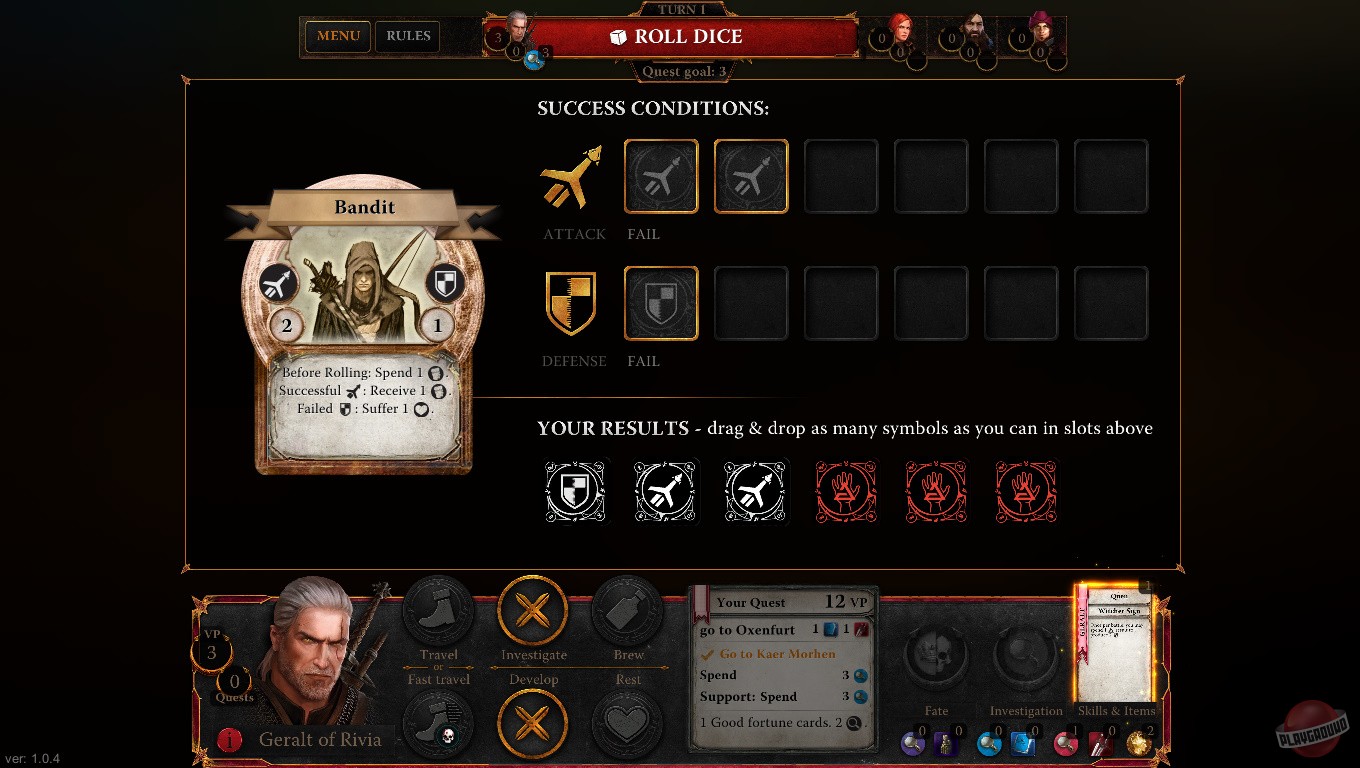The height and width of the screenshot is (768, 1360).
Task: Select the Brew potion bottle icon
Action: (628, 611)
